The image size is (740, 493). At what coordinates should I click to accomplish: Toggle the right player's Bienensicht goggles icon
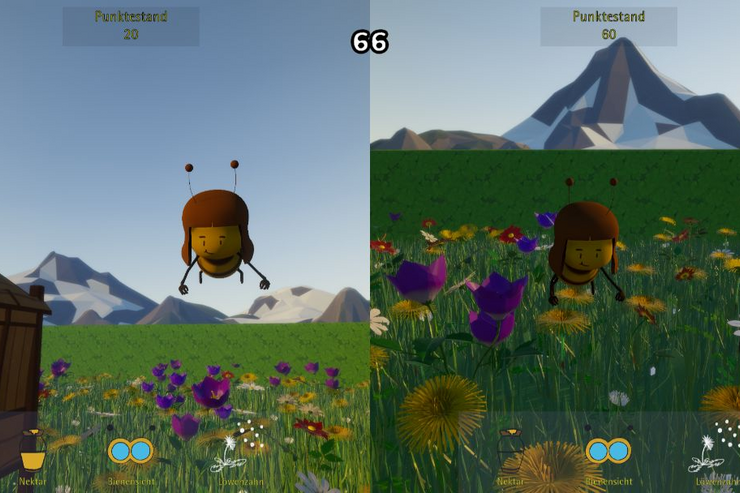(x=608, y=451)
